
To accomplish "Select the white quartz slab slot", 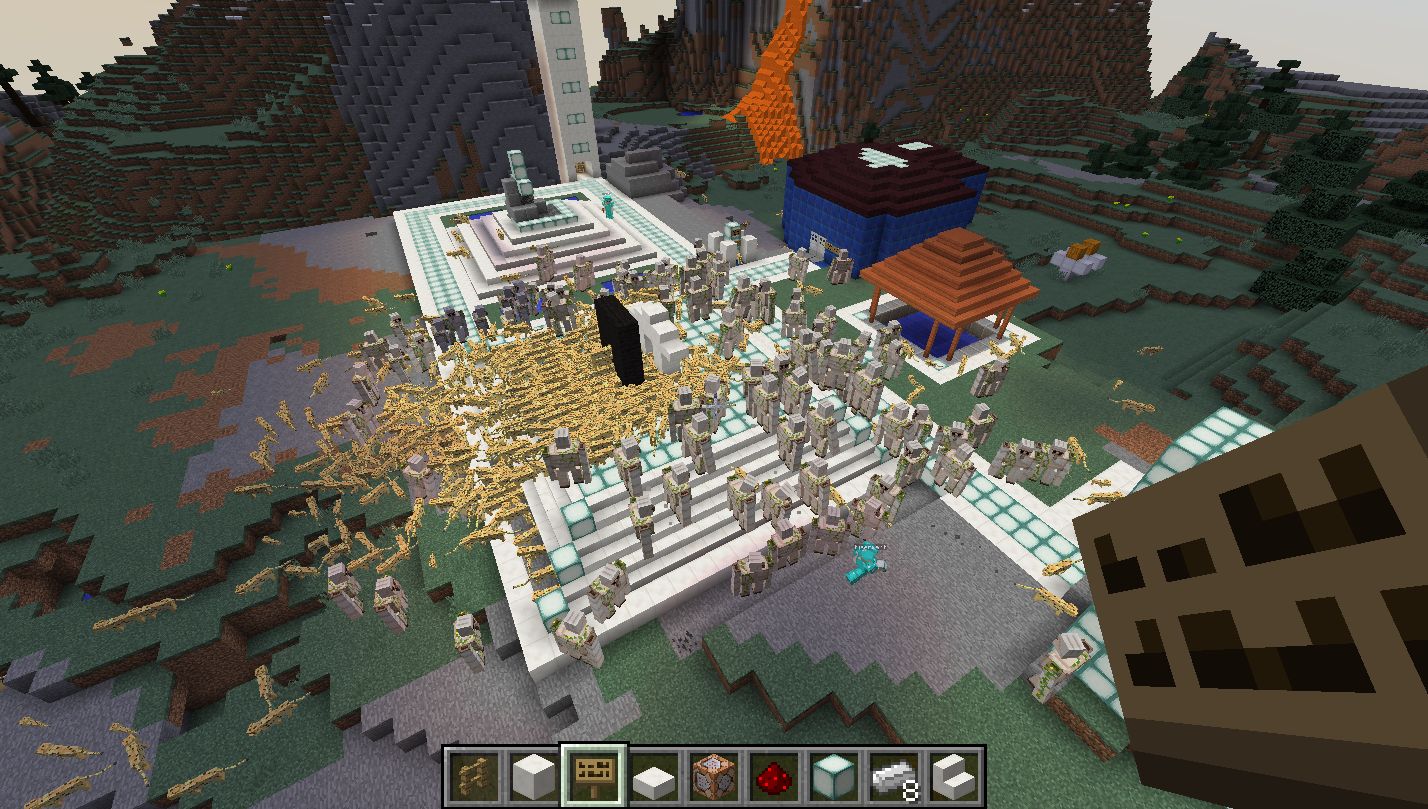I will tap(654, 776).
